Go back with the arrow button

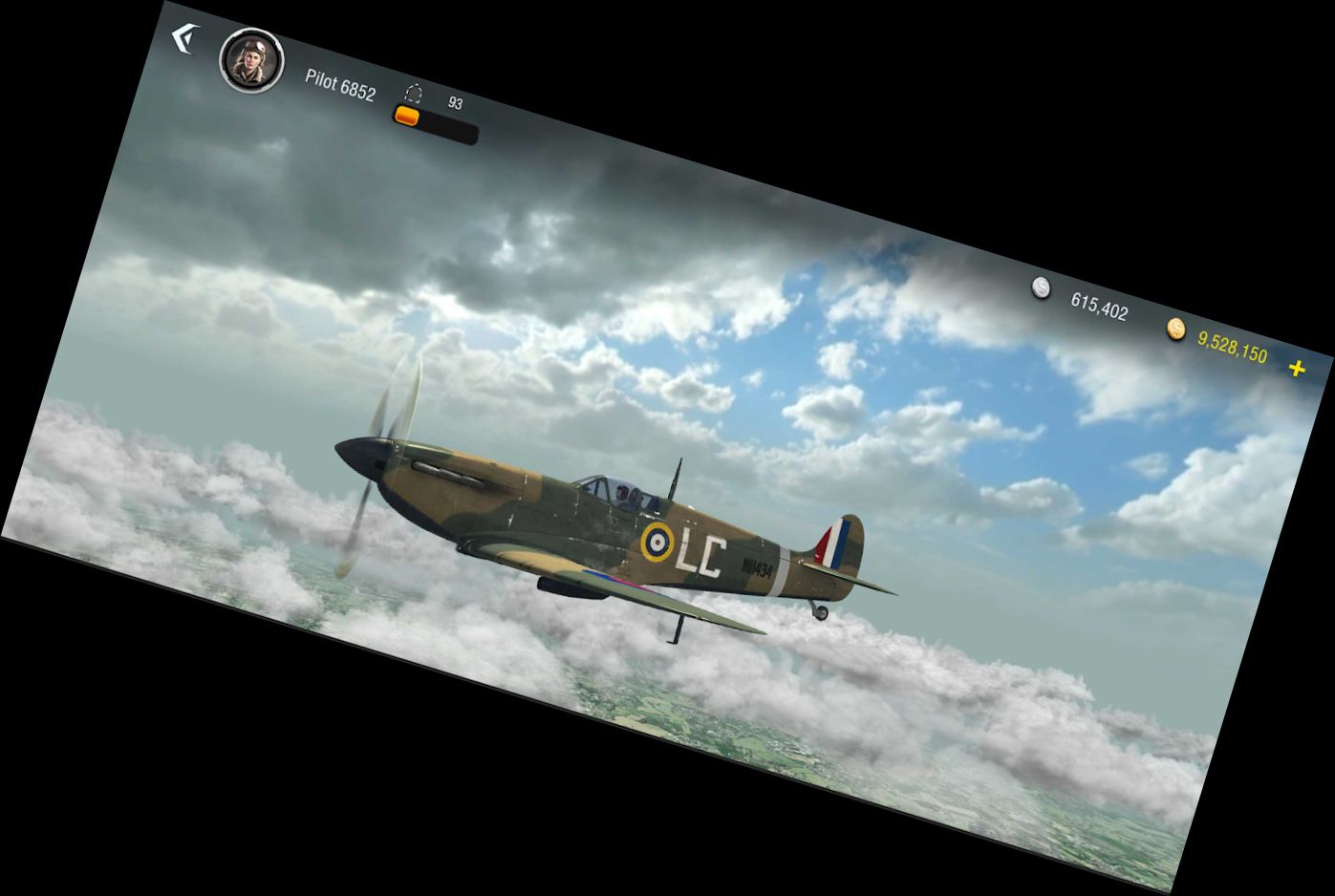pos(183,39)
